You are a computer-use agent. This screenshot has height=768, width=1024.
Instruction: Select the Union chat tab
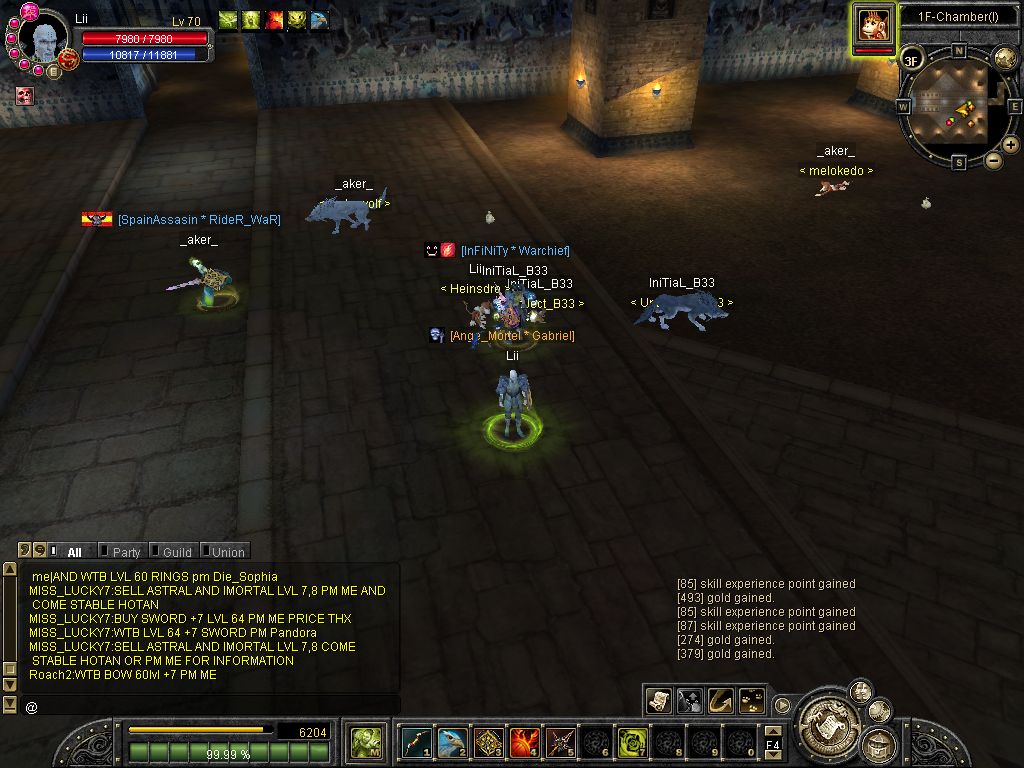[227, 551]
